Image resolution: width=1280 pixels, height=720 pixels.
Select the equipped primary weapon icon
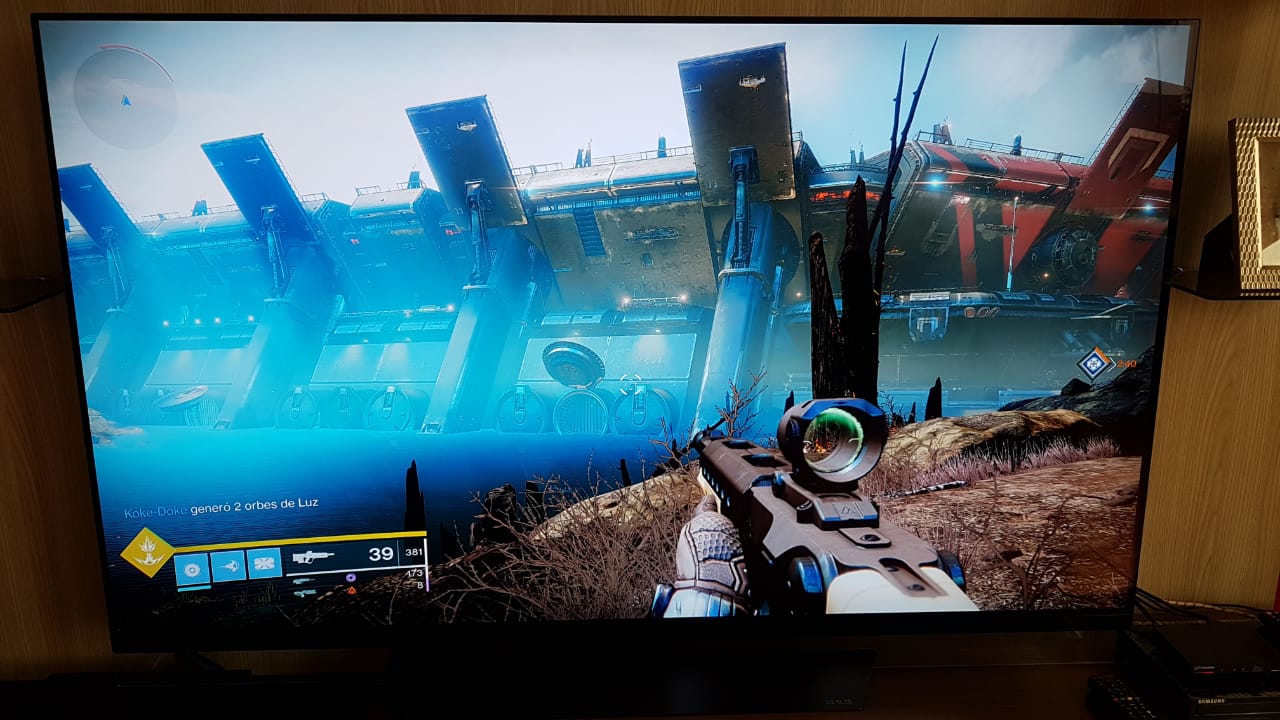(313, 556)
